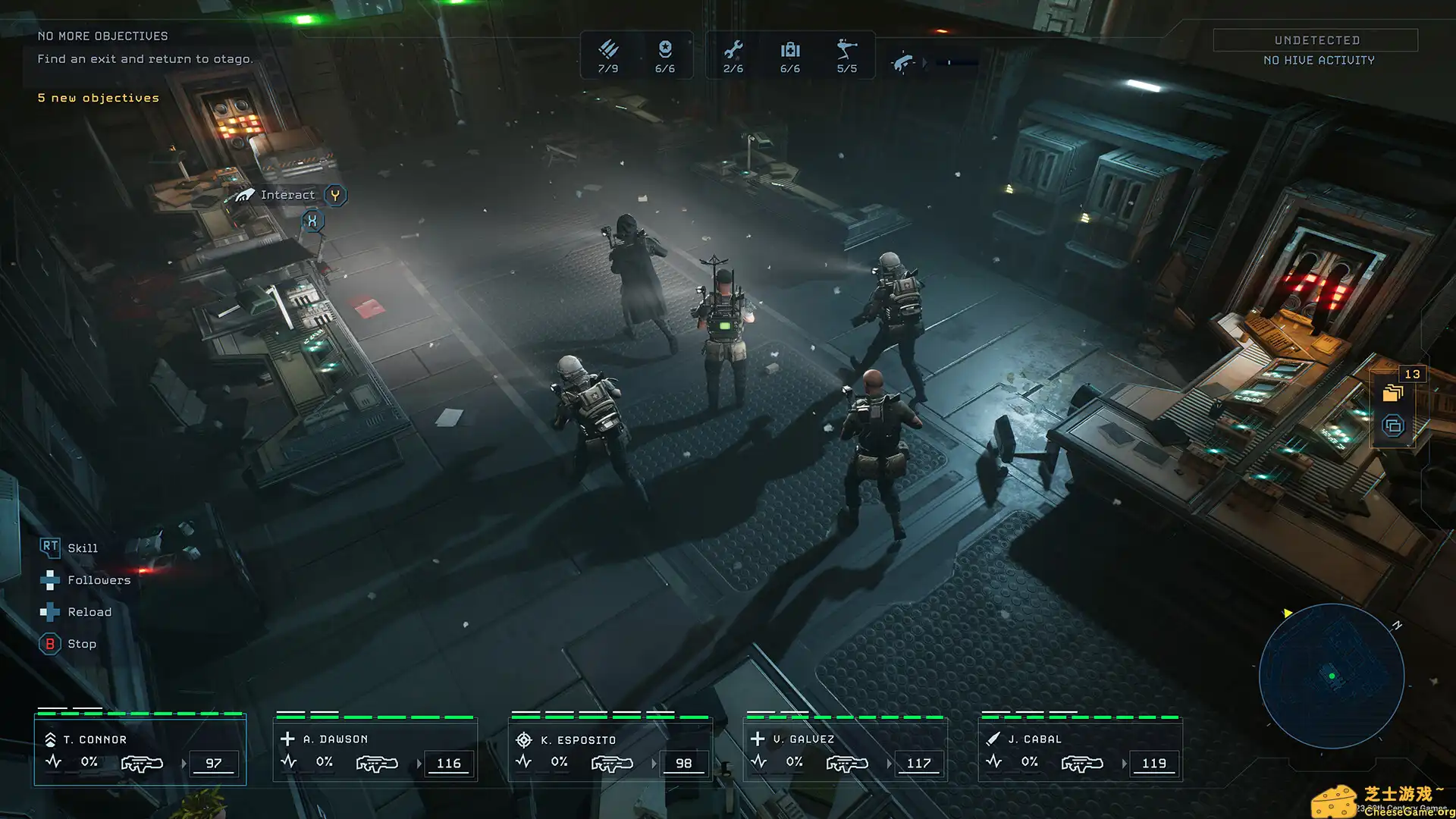Select J. Cabal's squad panel
1456x819 pixels.
[x=1080, y=749]
